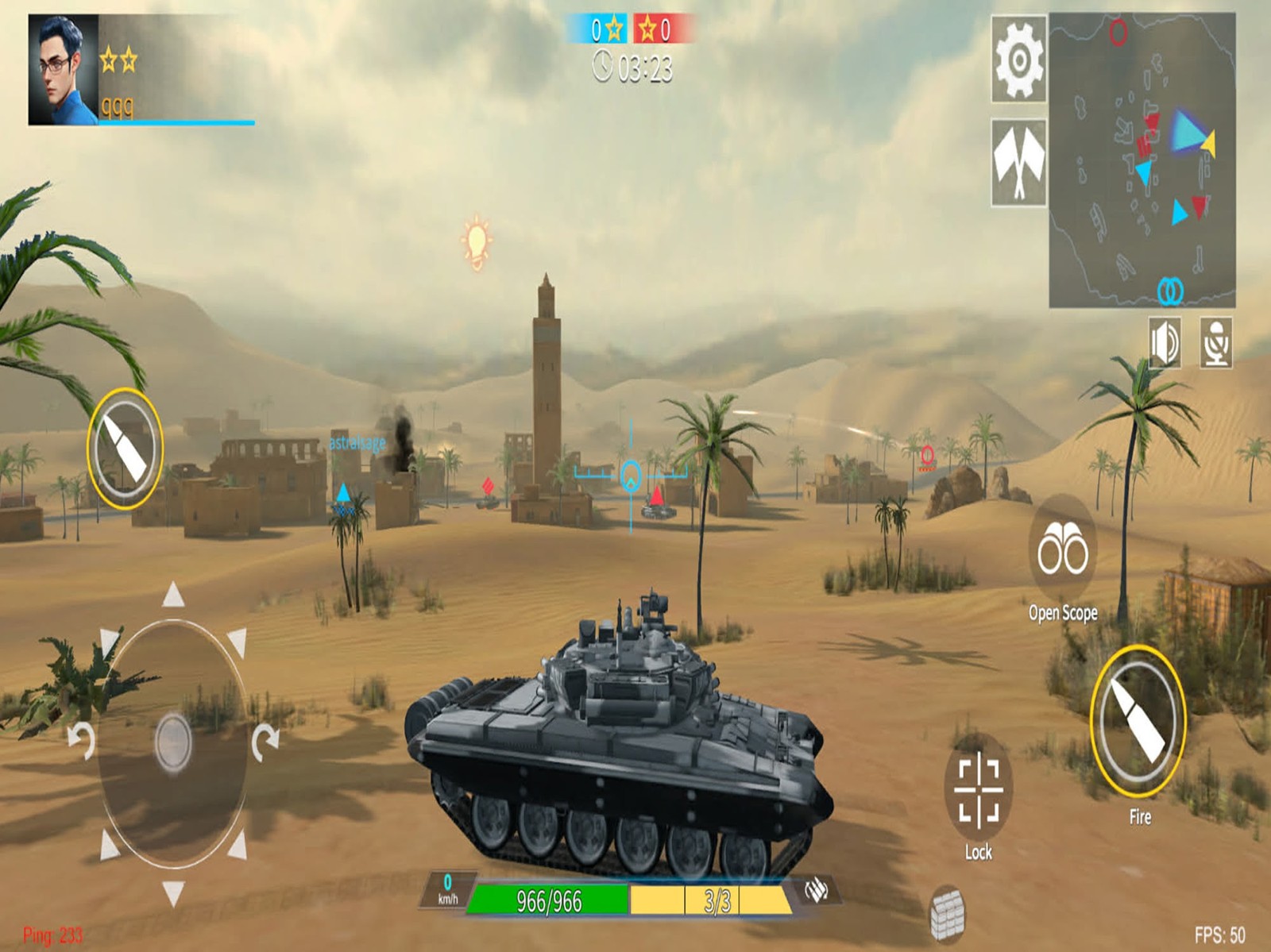1271x952 pixels.
Task: Tap the icon right of the ammo bar
Action: (816, 890)
